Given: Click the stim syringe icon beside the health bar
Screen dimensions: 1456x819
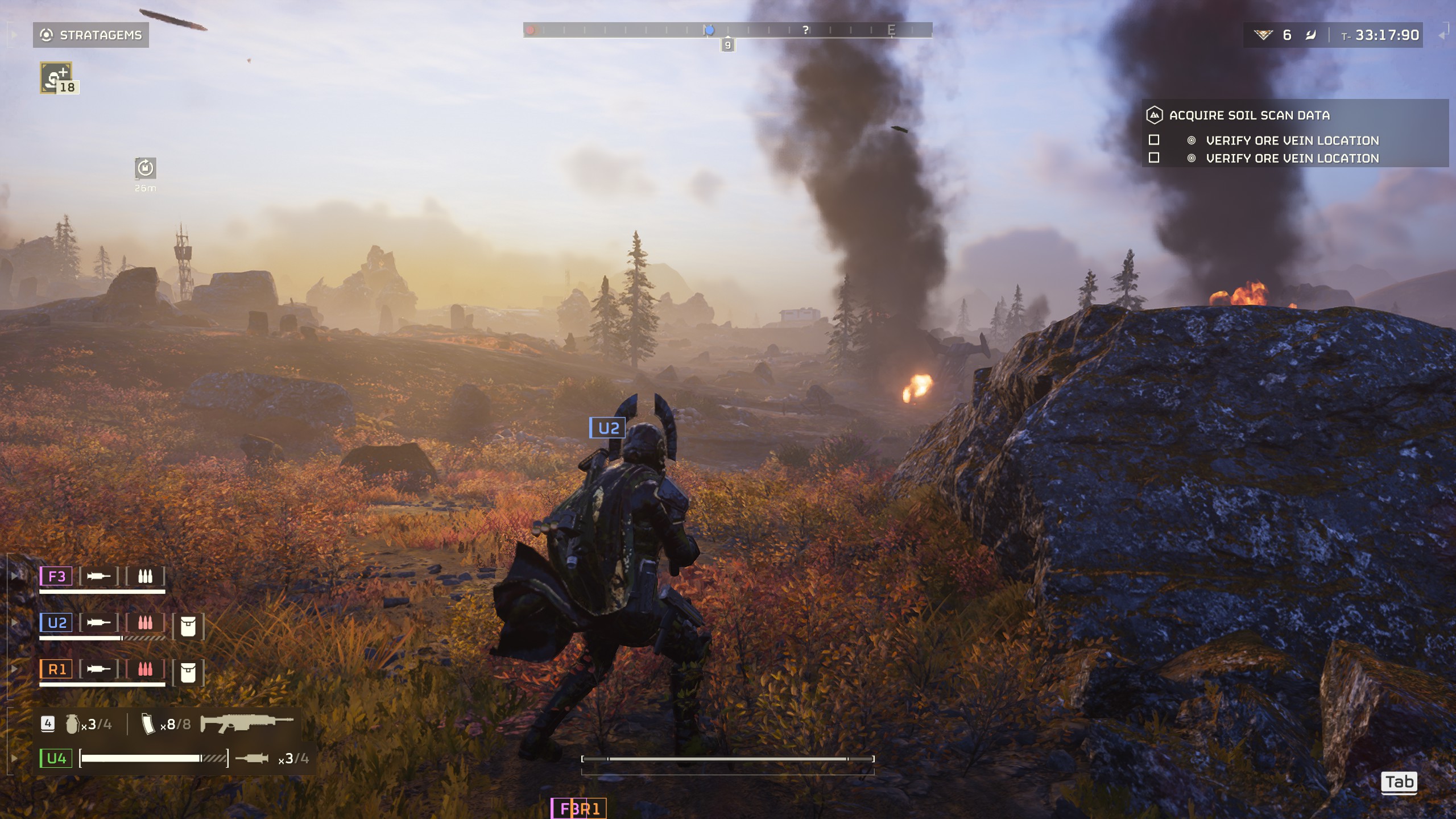Looking at the screenshot, I should [252, 758].
